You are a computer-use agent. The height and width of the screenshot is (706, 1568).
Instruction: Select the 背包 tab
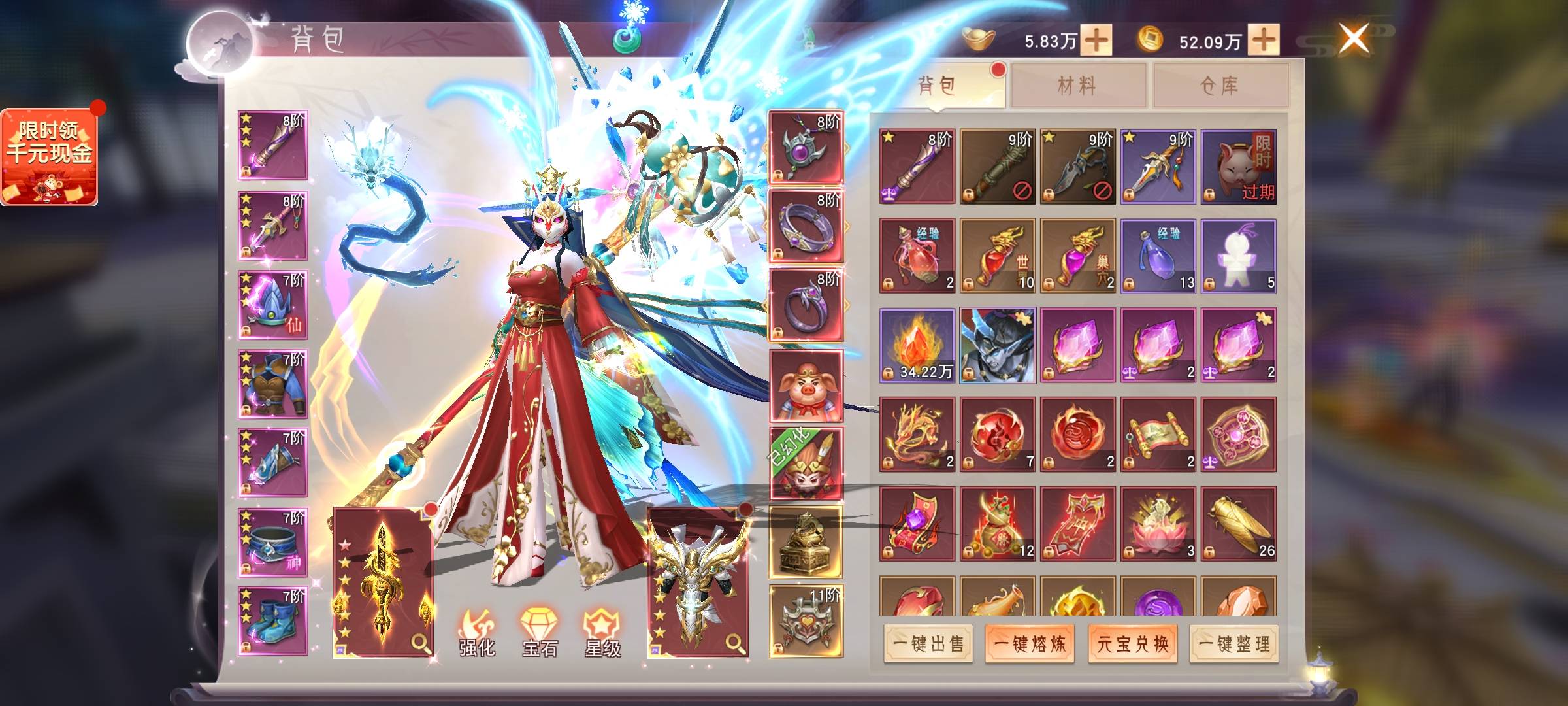[937, 85]
